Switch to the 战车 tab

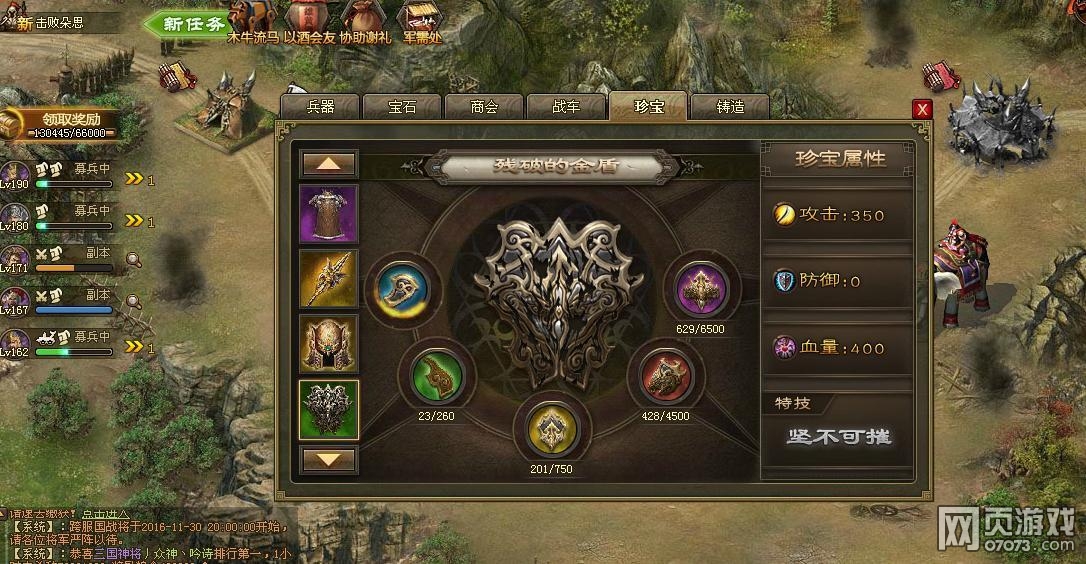pos(566,107)
